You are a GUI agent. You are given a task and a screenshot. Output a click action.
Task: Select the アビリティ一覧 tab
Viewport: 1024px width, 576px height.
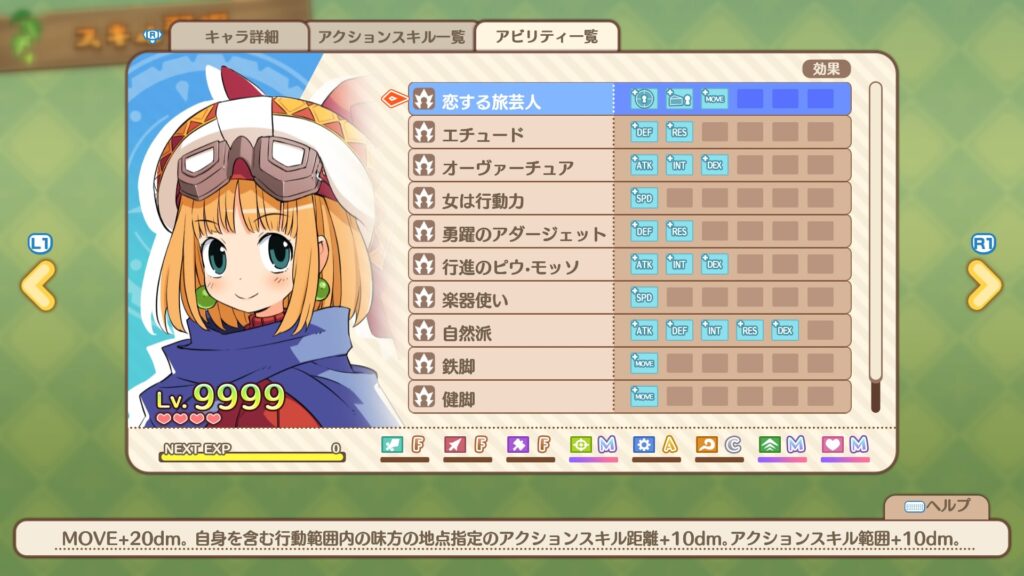click(x=547, y=37)
